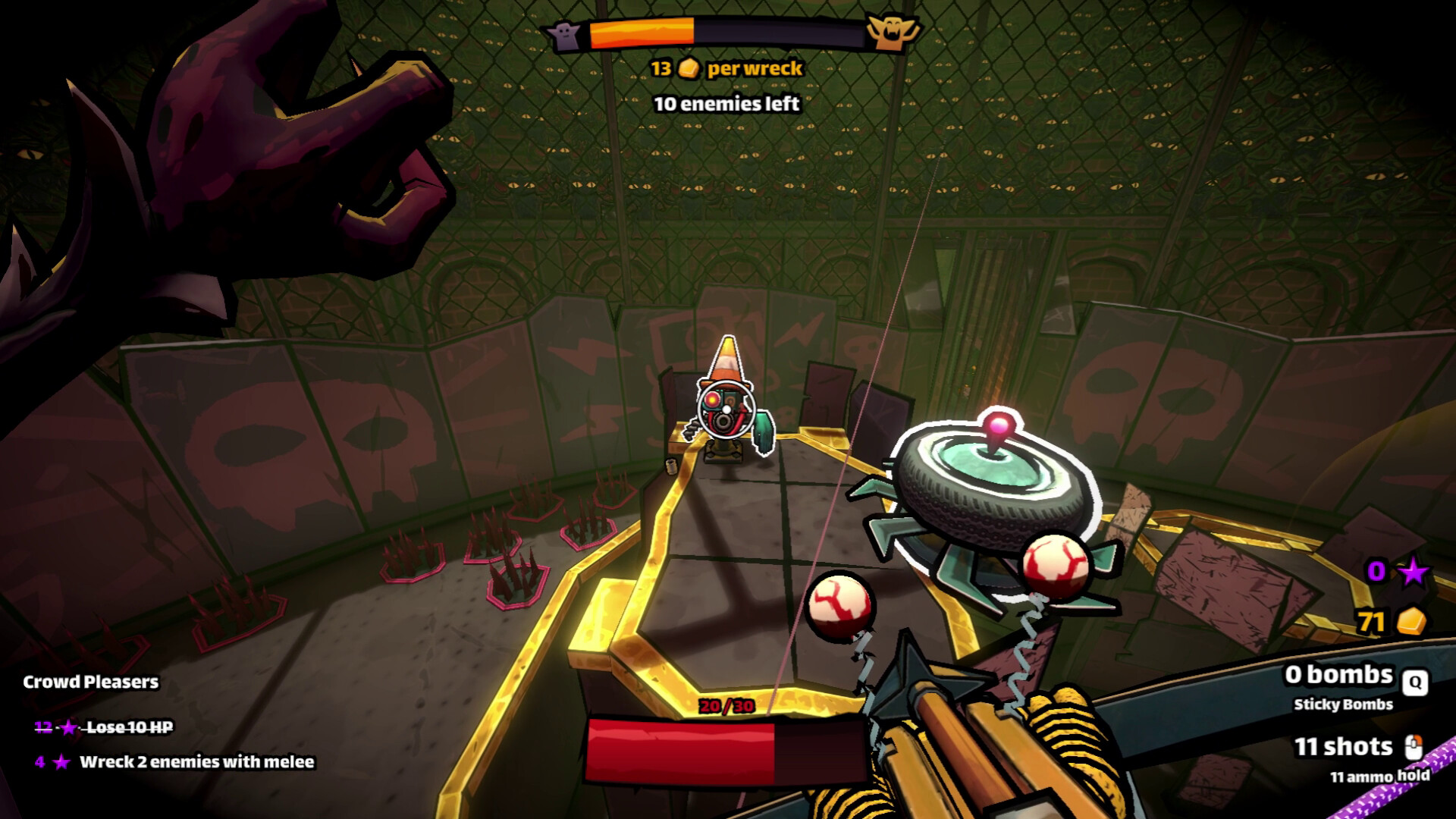The height and width of the screenshot is (819, 1456).
Task: Click the mouse icon next to 11 shots
Action: pyautogui.click(x=1414, y=745)
